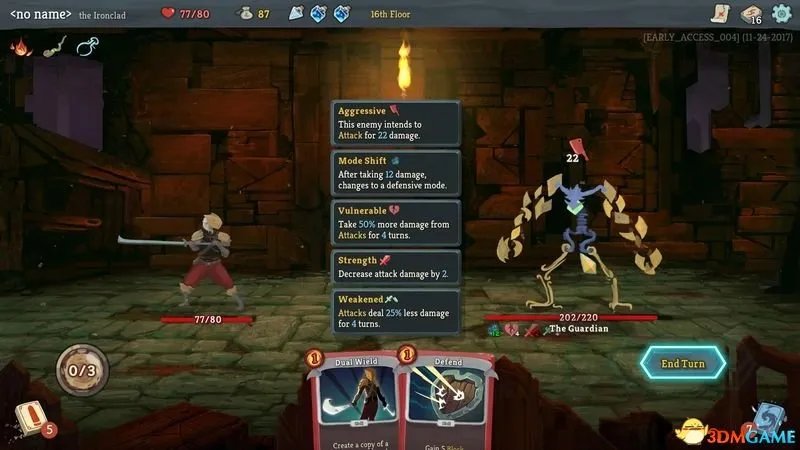Open settings via the gear icon
Viewport: 800px width, 450px height.
point(782,13)
